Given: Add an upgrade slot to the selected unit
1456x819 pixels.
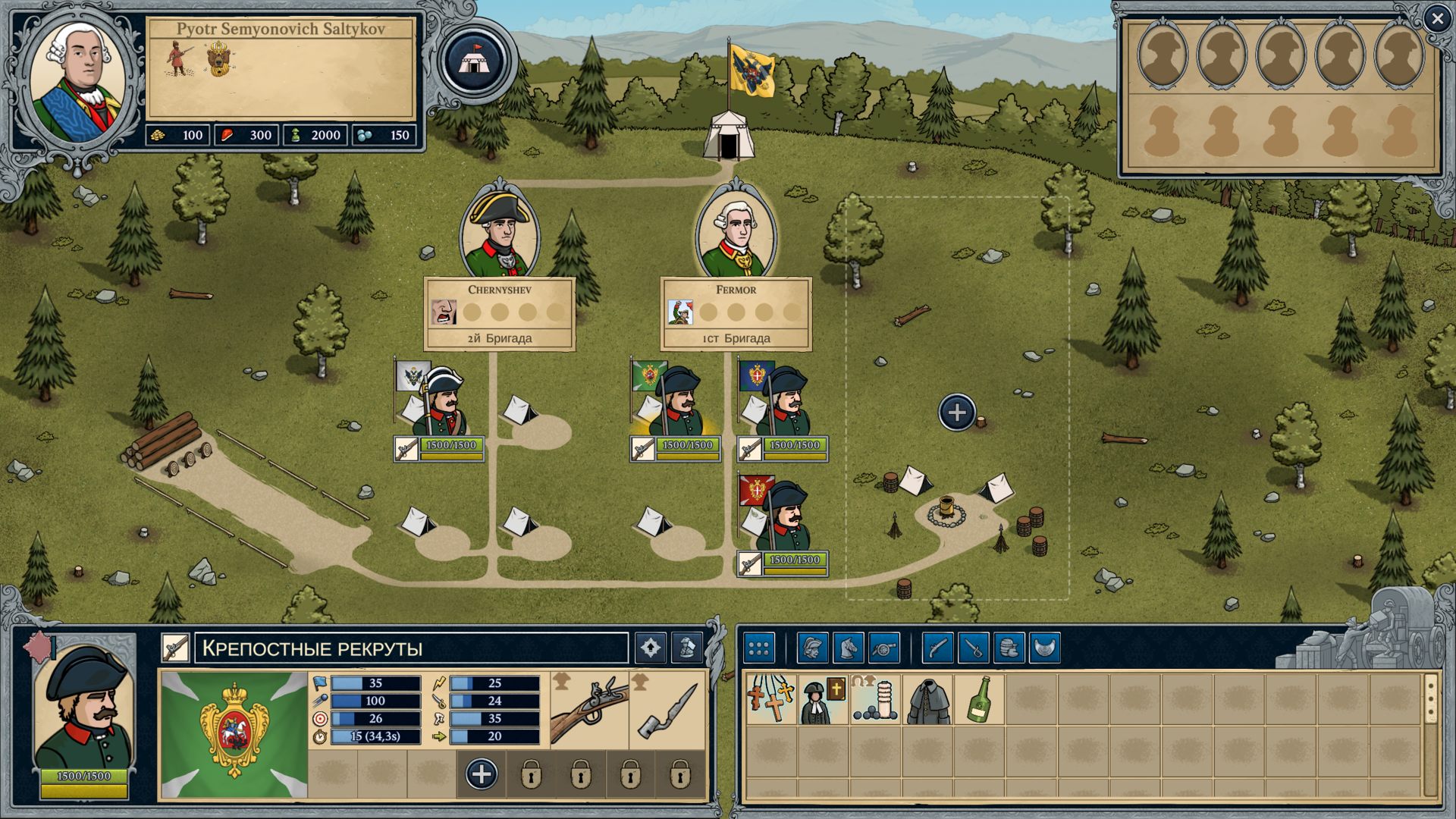Looking at the screenshot, I should 482,774.
